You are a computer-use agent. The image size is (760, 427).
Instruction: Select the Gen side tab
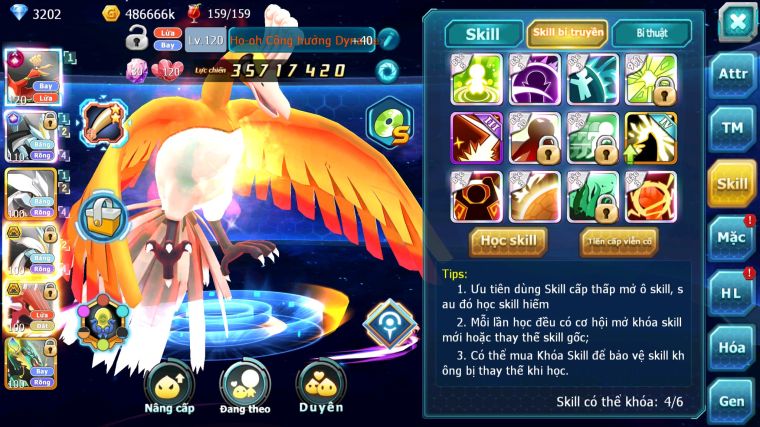click(732, 401)
